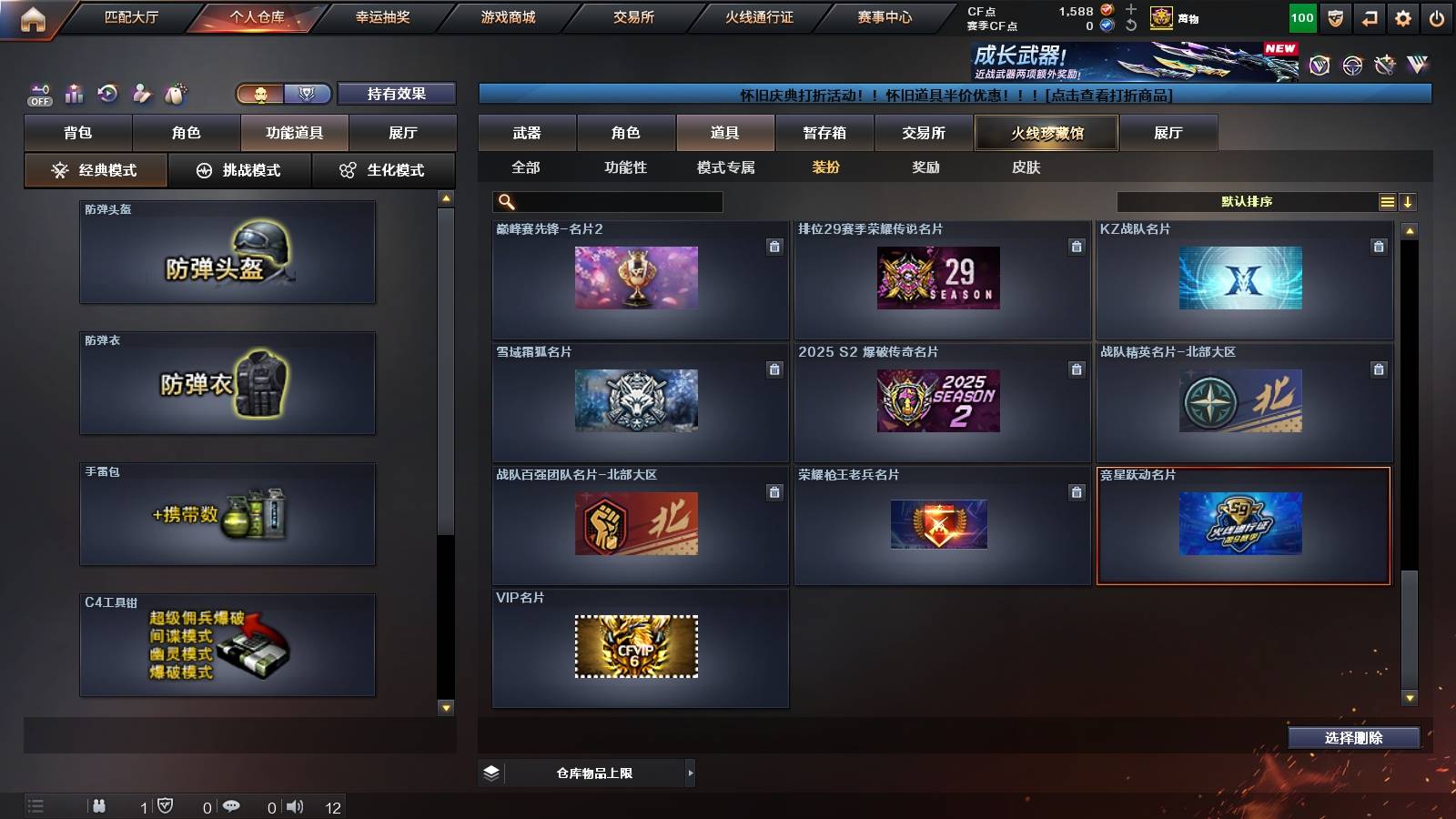Click the ranking stats icon in toolbar
Viewport: 1456px width, 819px height.
point(74,93)
